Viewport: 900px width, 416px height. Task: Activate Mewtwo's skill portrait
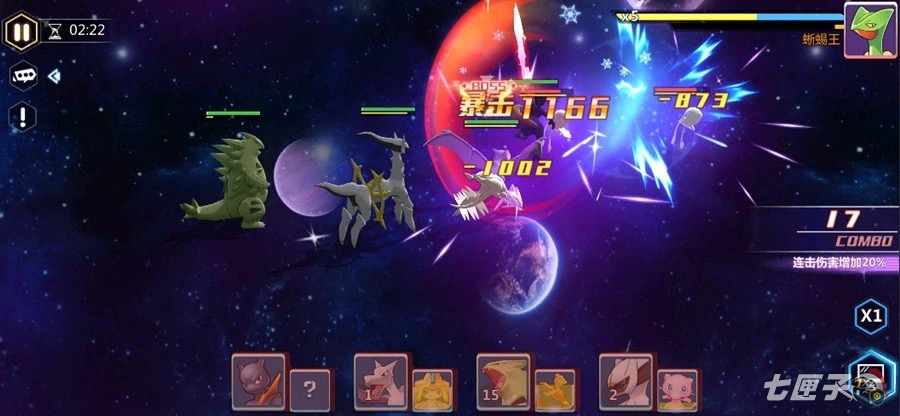click(x=258, y=381)
